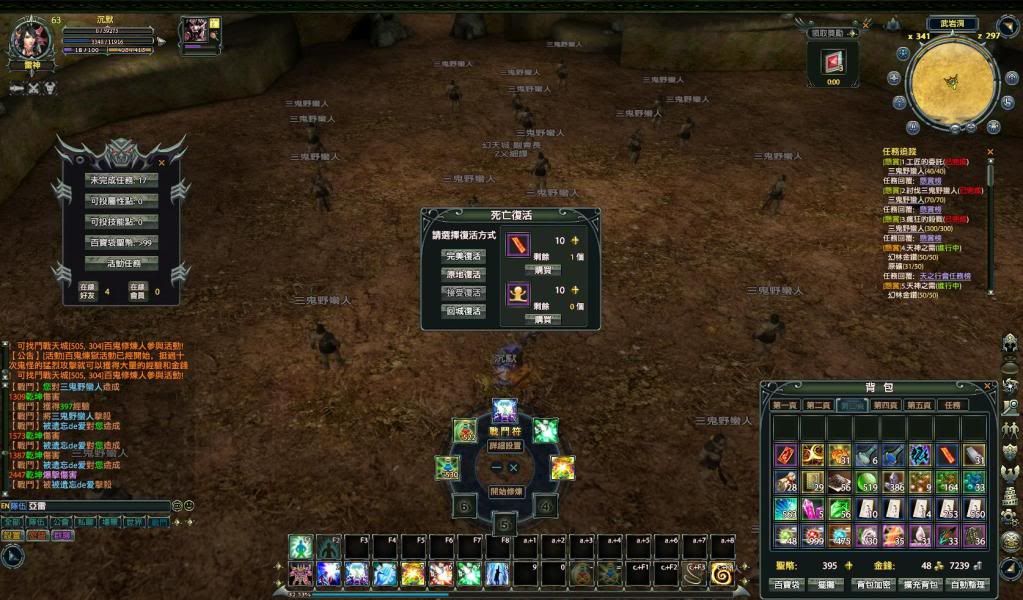
Task: Select 原地復活 to revive in place
Action: 462,274
